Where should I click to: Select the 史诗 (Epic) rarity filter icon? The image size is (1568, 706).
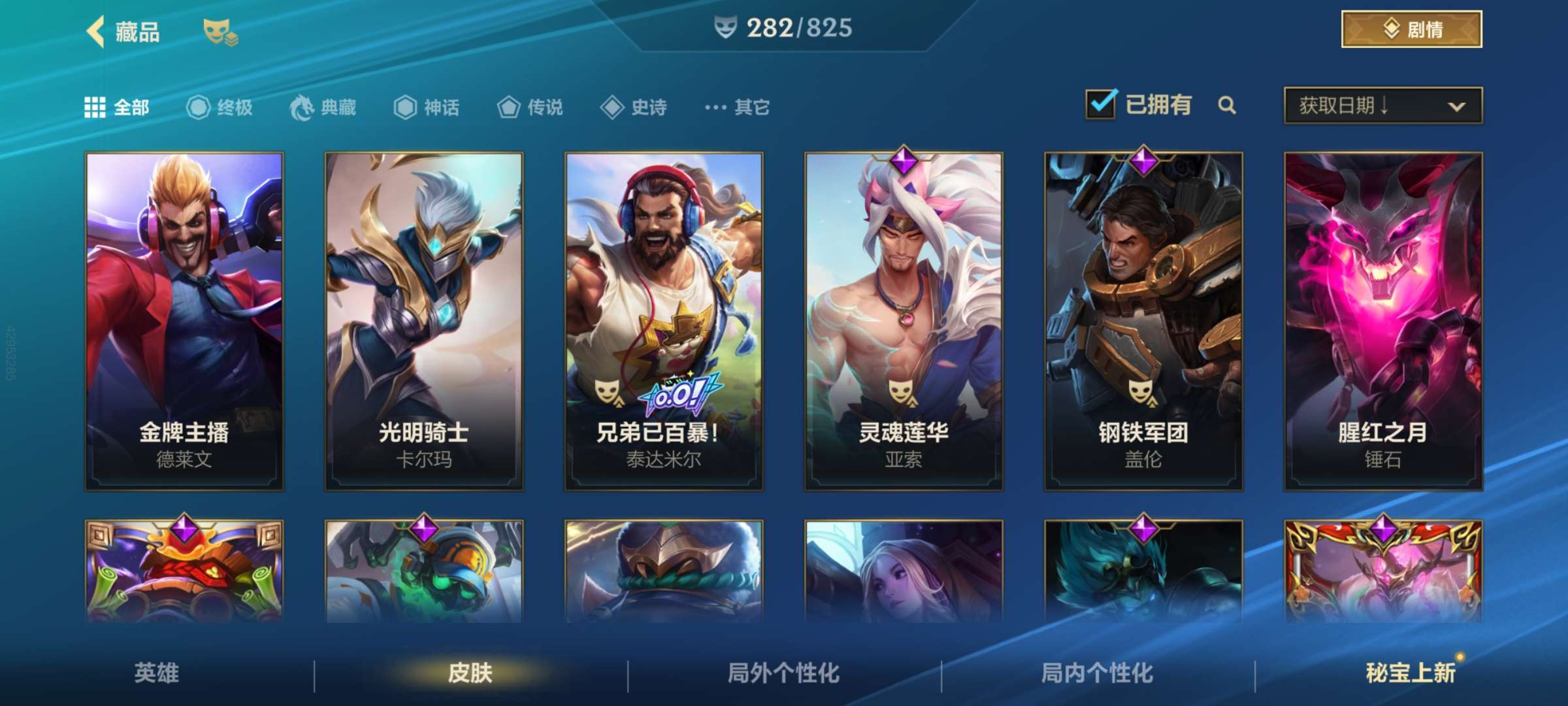pos(613,108)
